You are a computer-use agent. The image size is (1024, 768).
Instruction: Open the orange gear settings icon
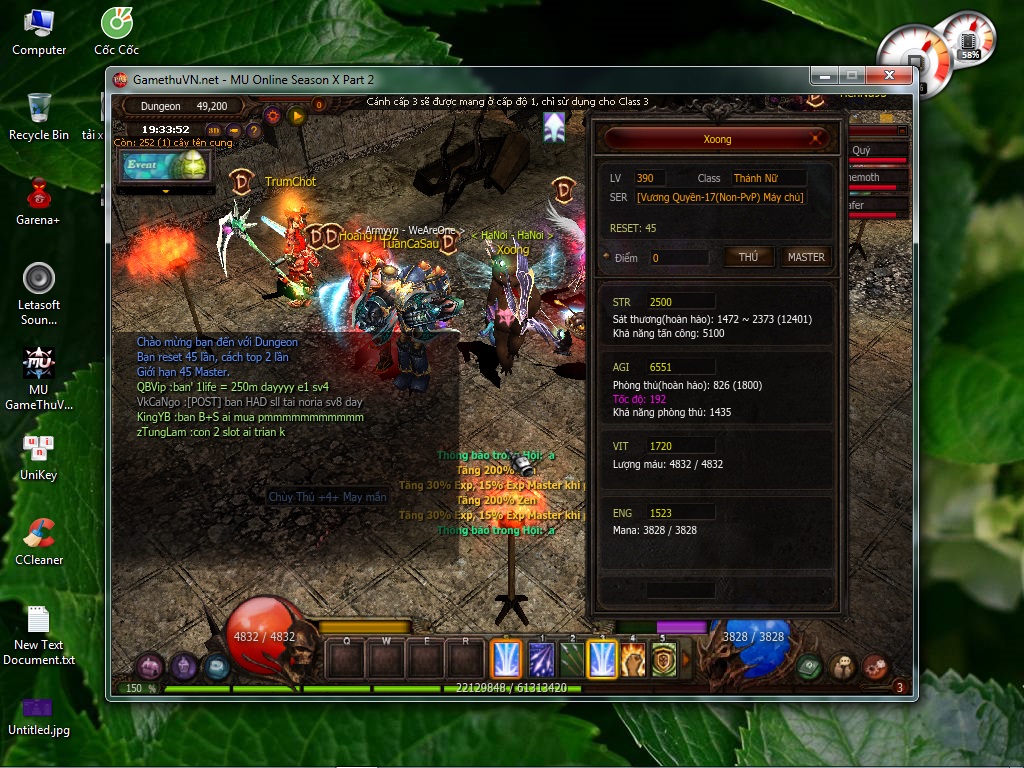tap(273, 116)
